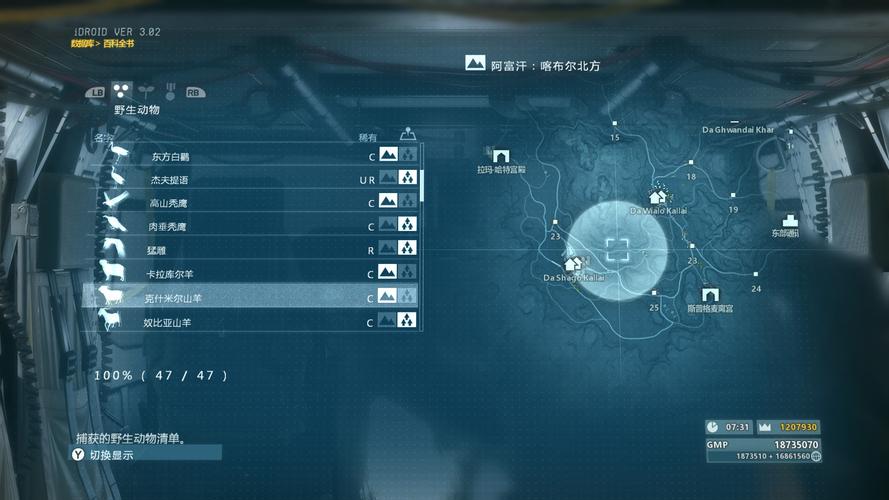Click the 拉玛·哈特宫殿 map marker
Viewport: 889px width, 500px height.
tap(501, 157)
